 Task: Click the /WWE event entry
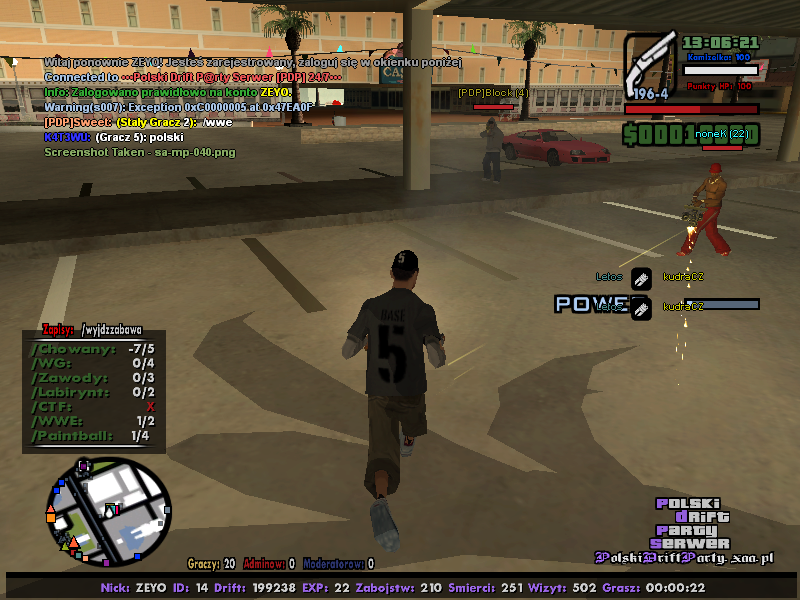click(x=93, y=421)
